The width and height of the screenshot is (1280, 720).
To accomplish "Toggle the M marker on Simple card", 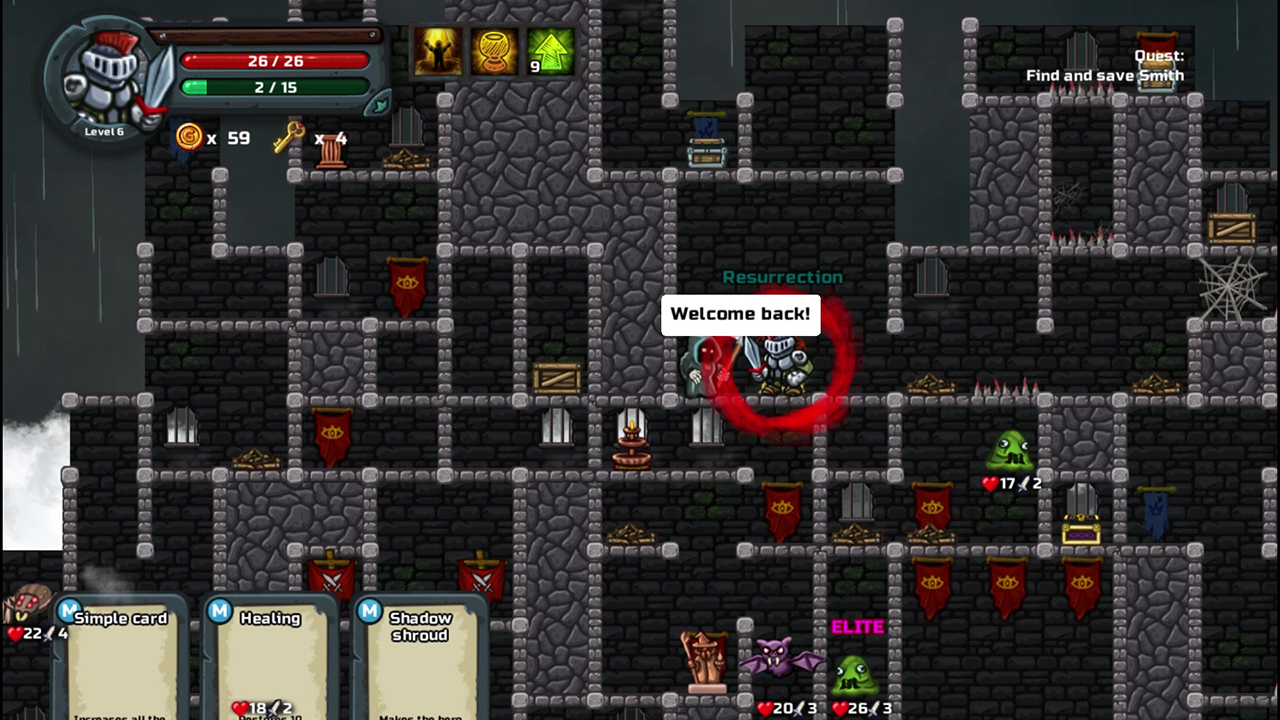I will pos(69,610).
